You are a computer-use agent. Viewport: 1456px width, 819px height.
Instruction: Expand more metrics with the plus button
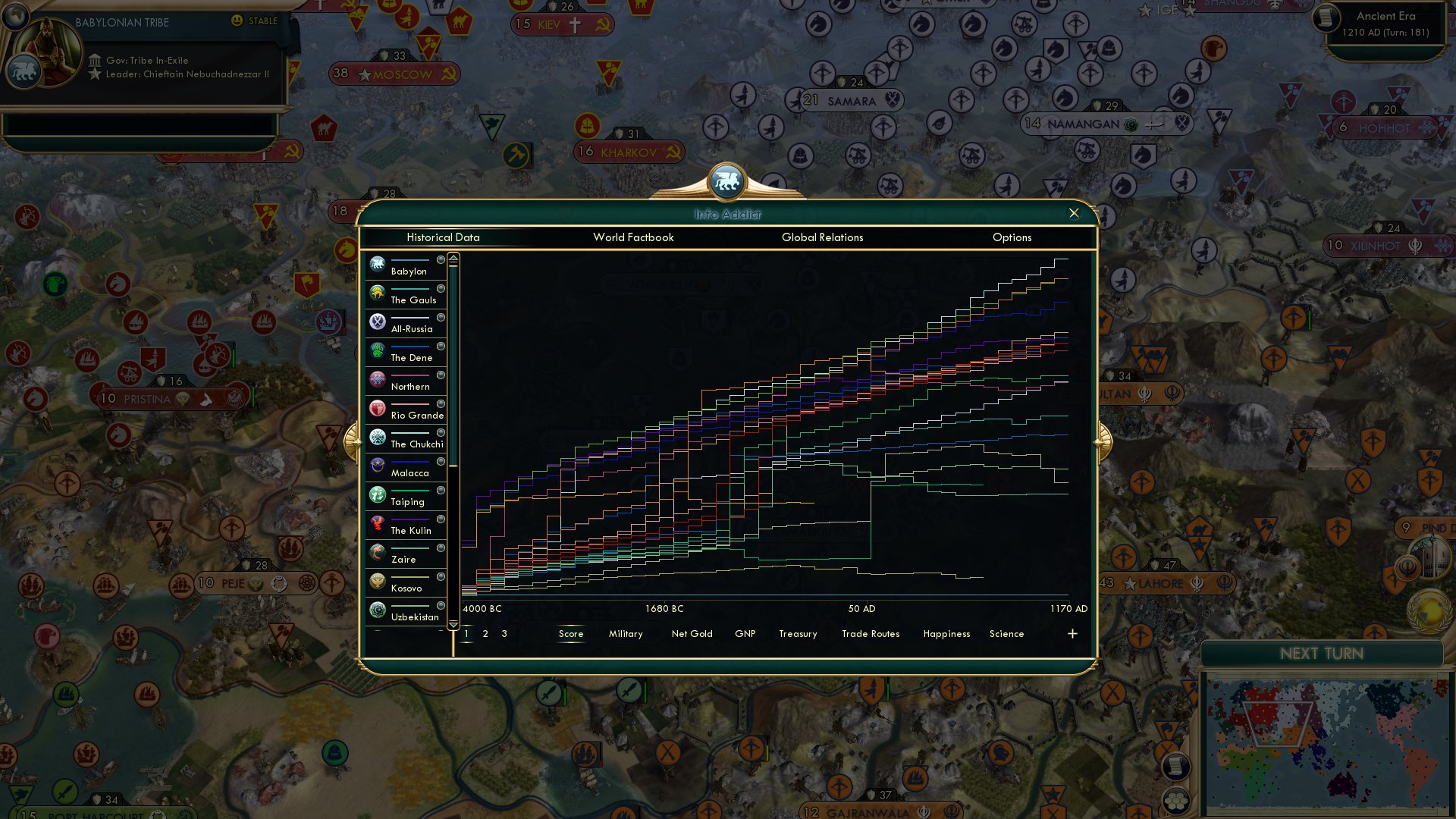[1072, 632]
